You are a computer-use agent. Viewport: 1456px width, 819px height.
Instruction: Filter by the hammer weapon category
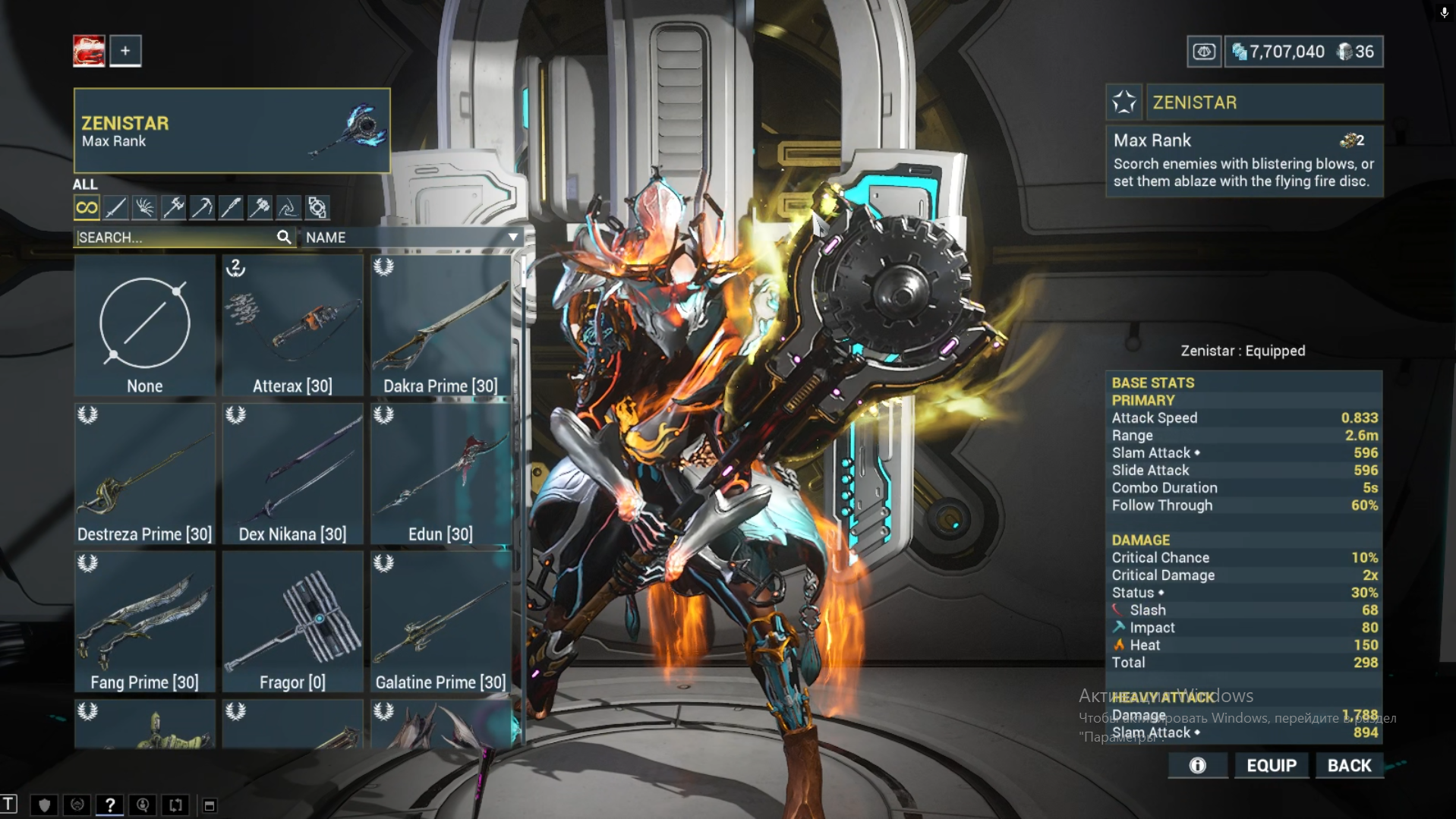pyautogui.click(x=260, y=207)
